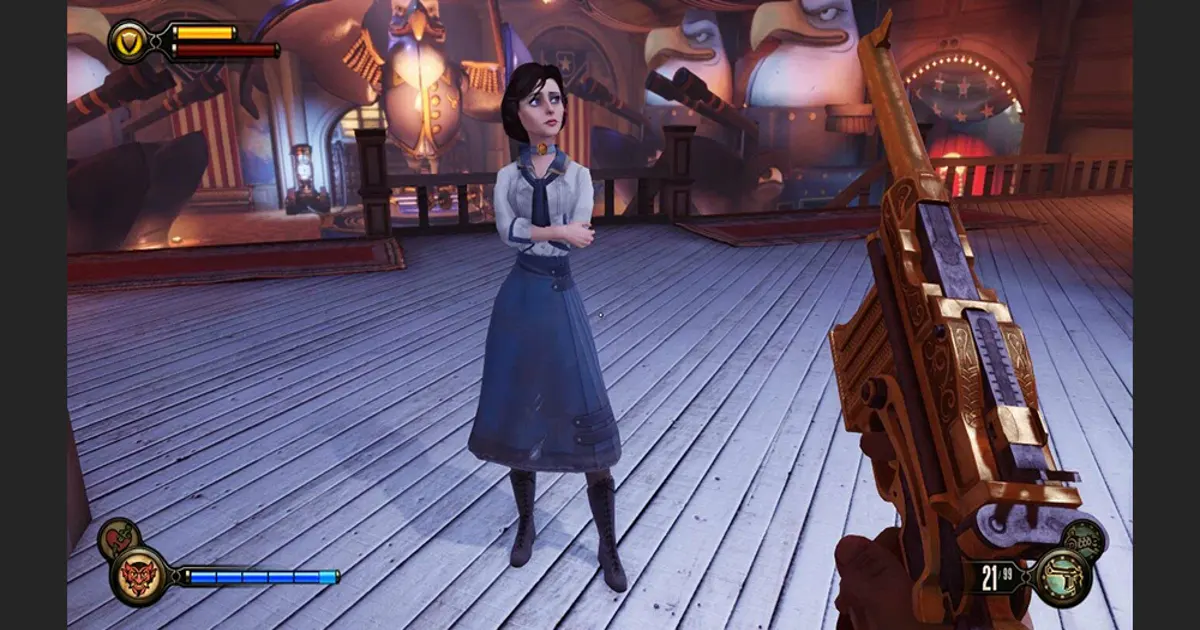Switch to the heart-and-dagger secondary vigor

tap(118, 538)
